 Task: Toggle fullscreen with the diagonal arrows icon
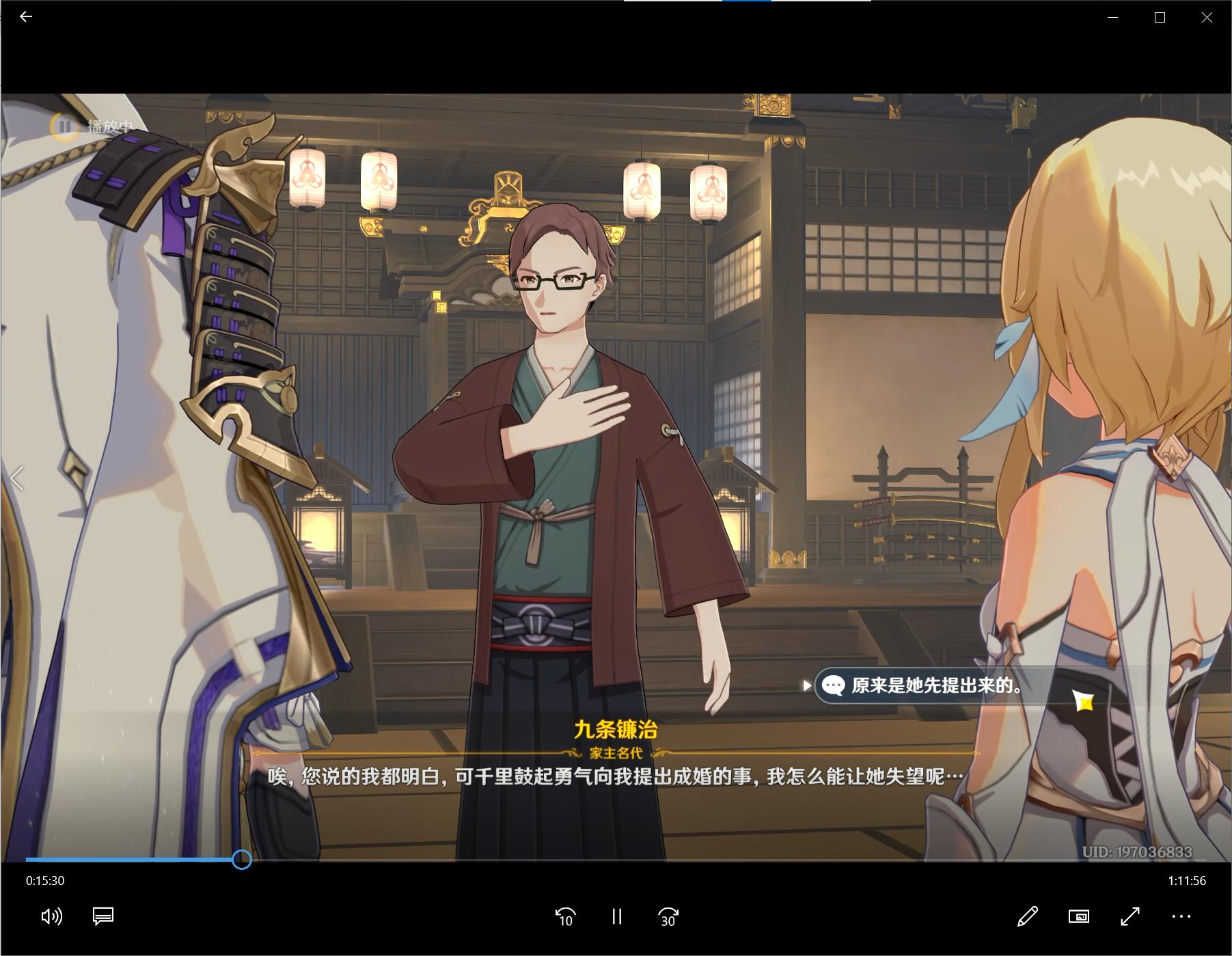pos(1130,916)
